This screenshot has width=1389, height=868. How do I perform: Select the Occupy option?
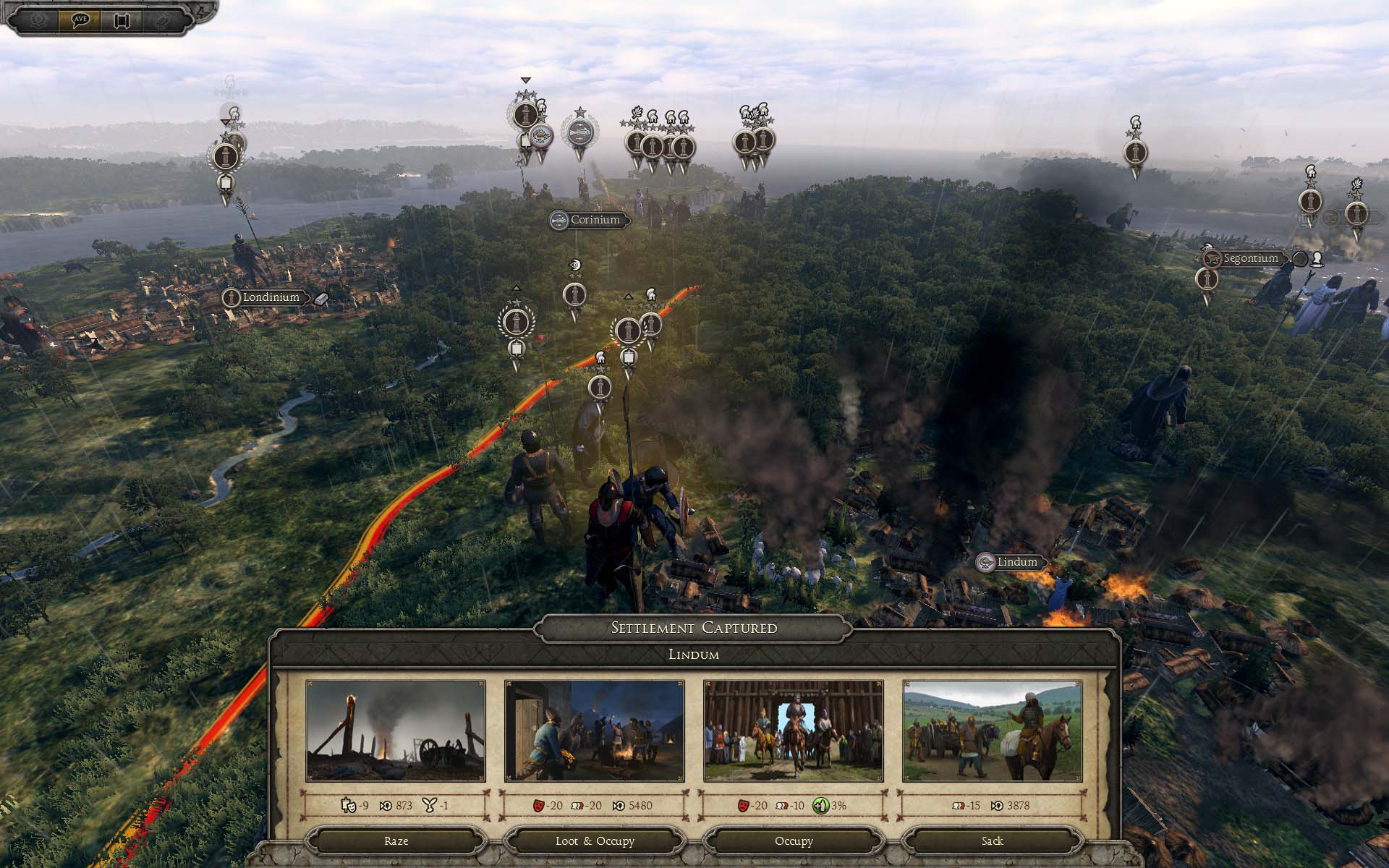tap(794, 841)
